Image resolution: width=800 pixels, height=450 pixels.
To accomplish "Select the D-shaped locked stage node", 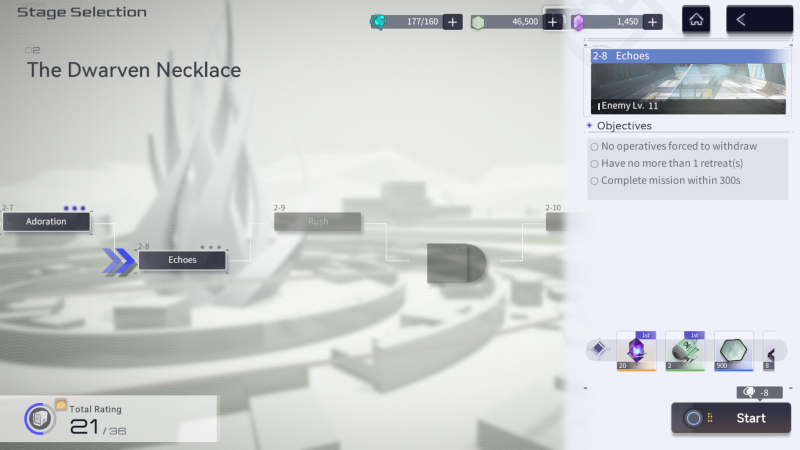I will (x=456, y=263).
